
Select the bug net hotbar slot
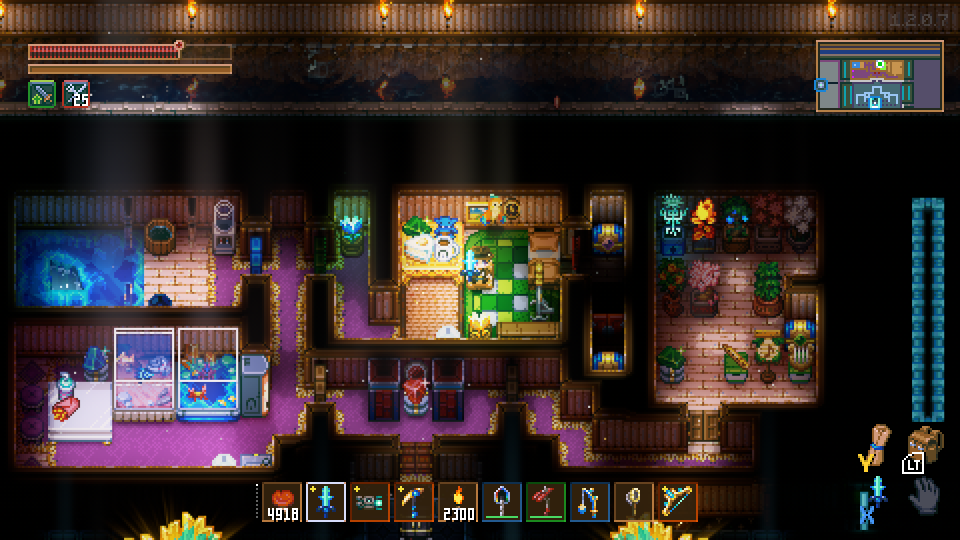(x=634, y=501)
